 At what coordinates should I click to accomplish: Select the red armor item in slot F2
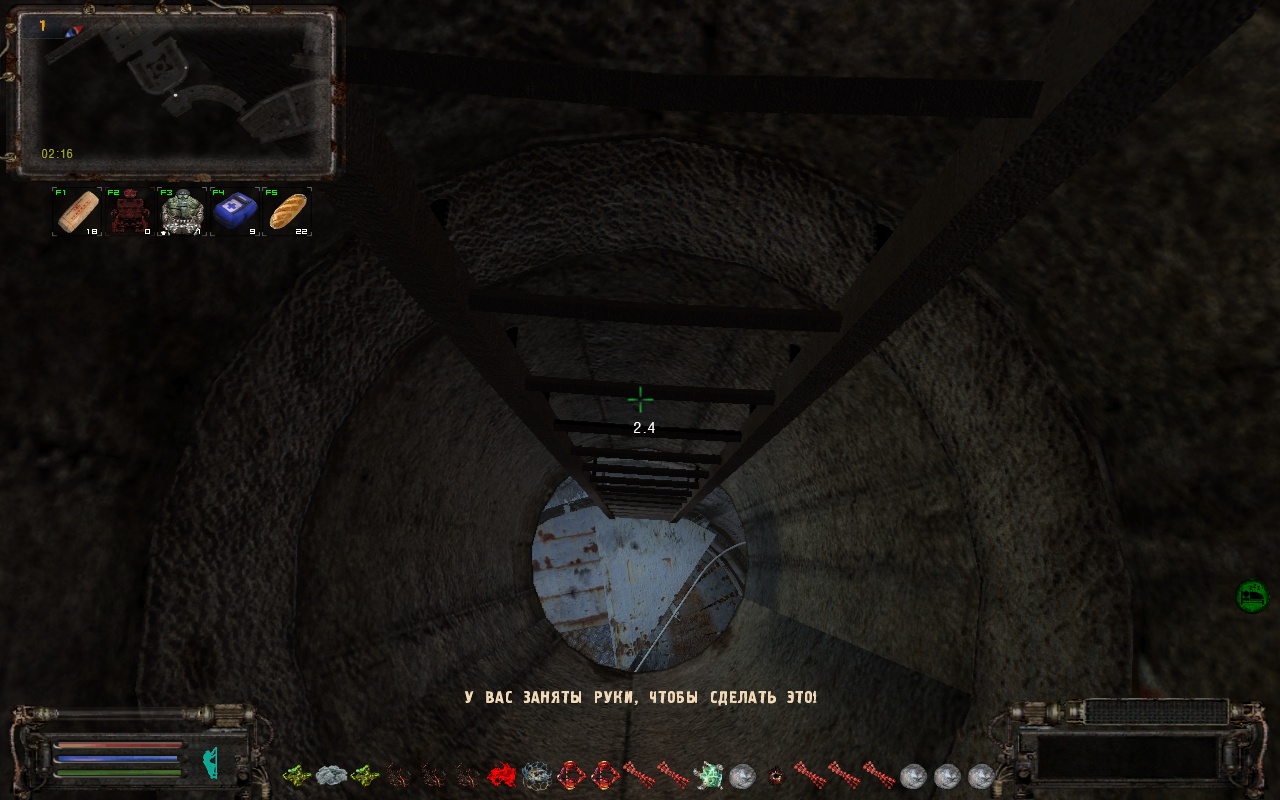(130, 211)
